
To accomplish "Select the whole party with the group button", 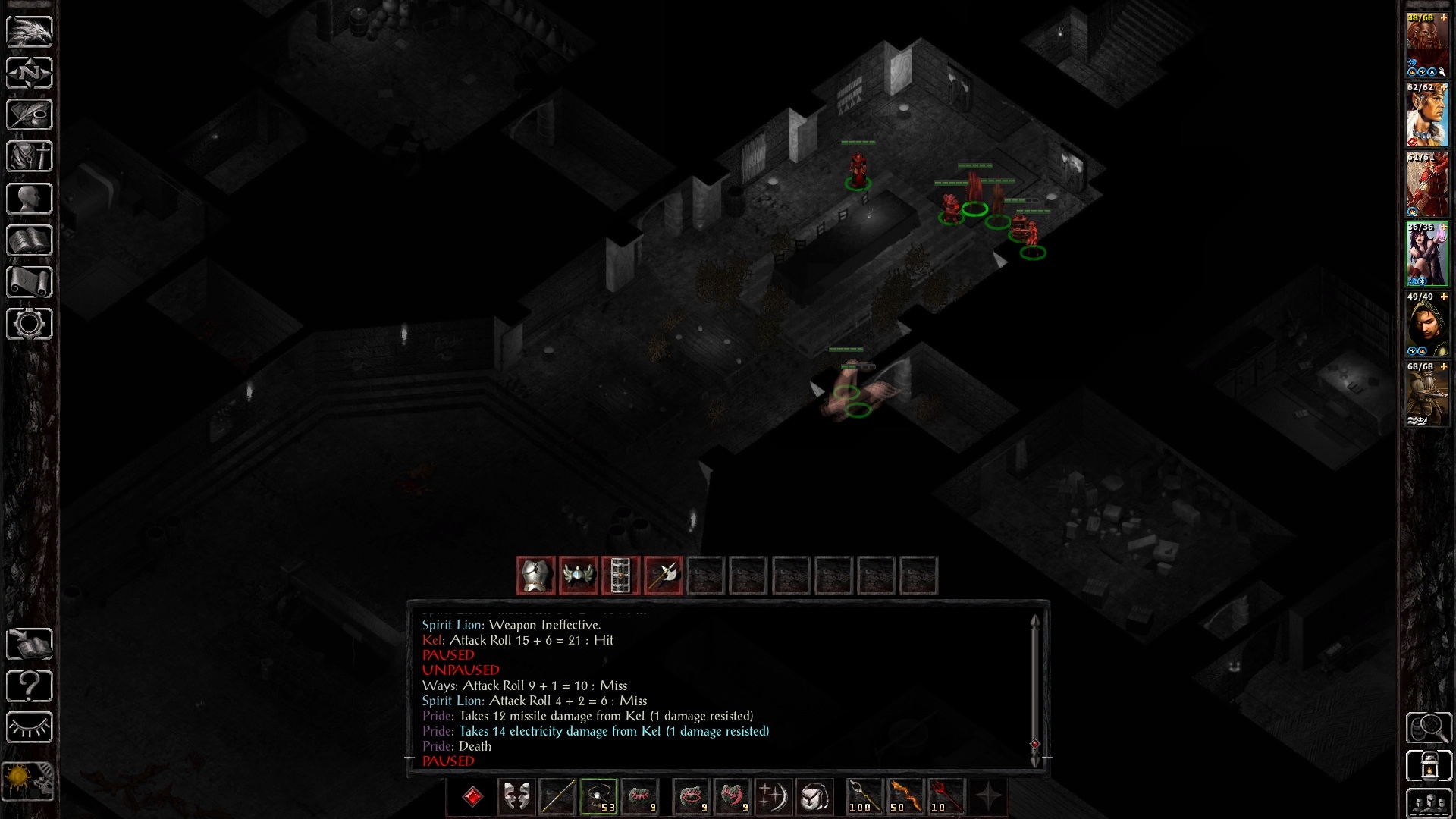I will click(x=1429, y=803).
